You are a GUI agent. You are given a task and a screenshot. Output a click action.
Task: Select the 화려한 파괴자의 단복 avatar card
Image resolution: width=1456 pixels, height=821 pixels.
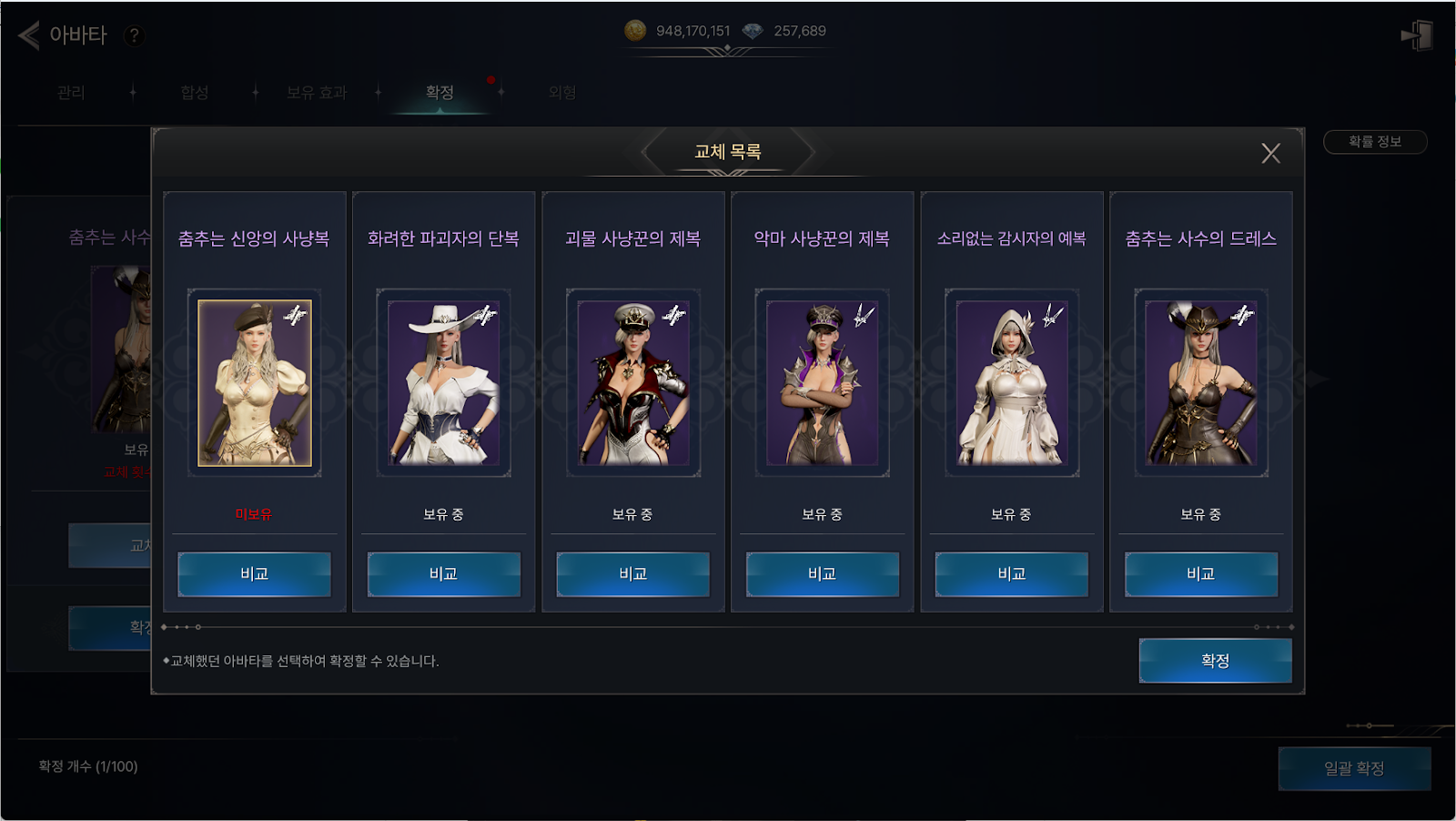coord(444,383)
